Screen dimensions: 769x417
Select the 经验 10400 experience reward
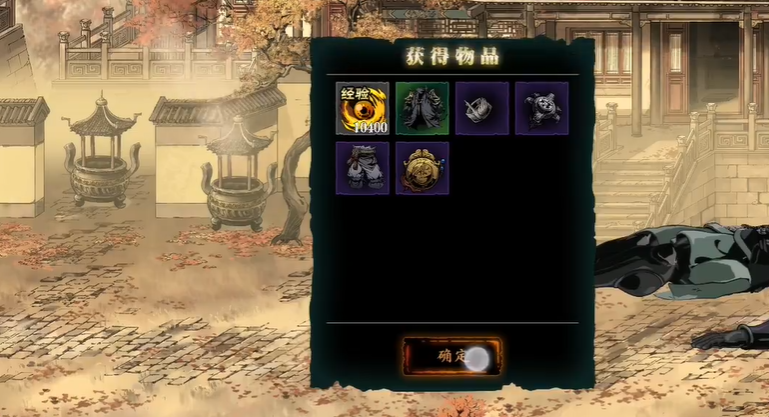click(362, 108)
